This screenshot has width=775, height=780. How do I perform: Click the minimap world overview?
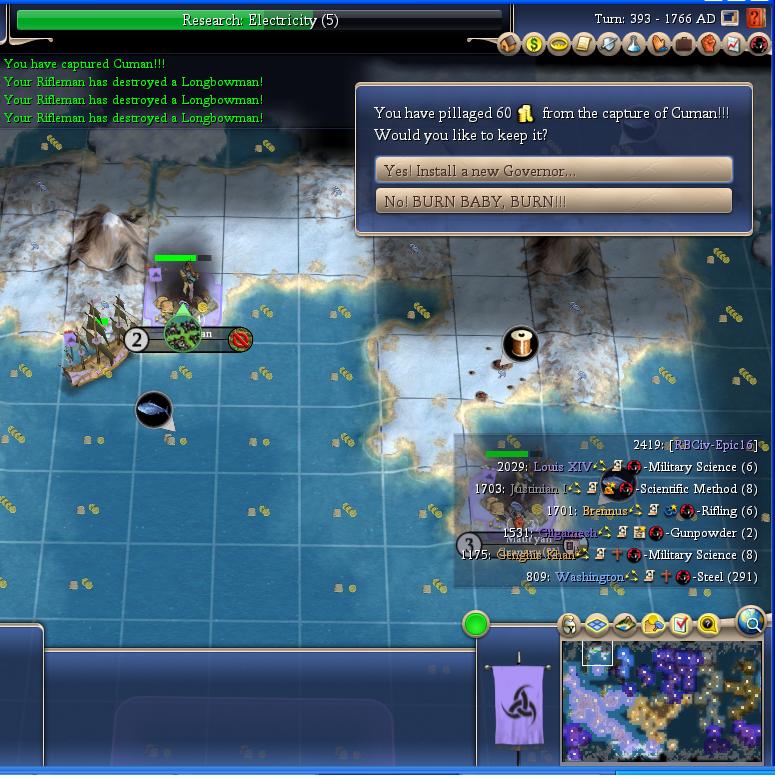[x=661, y=700]
